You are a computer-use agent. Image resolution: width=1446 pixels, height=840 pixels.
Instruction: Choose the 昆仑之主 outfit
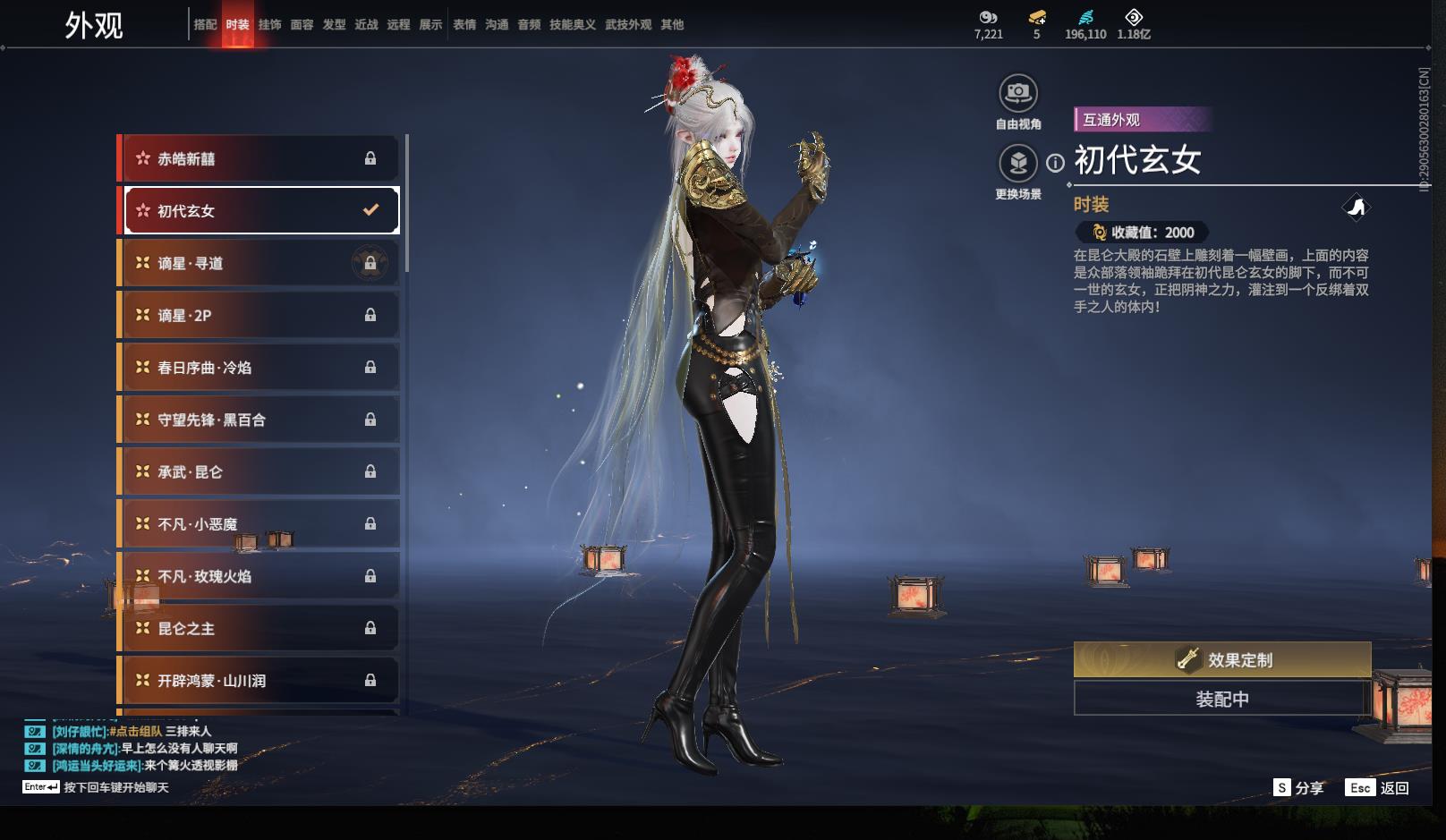[259, 629]
